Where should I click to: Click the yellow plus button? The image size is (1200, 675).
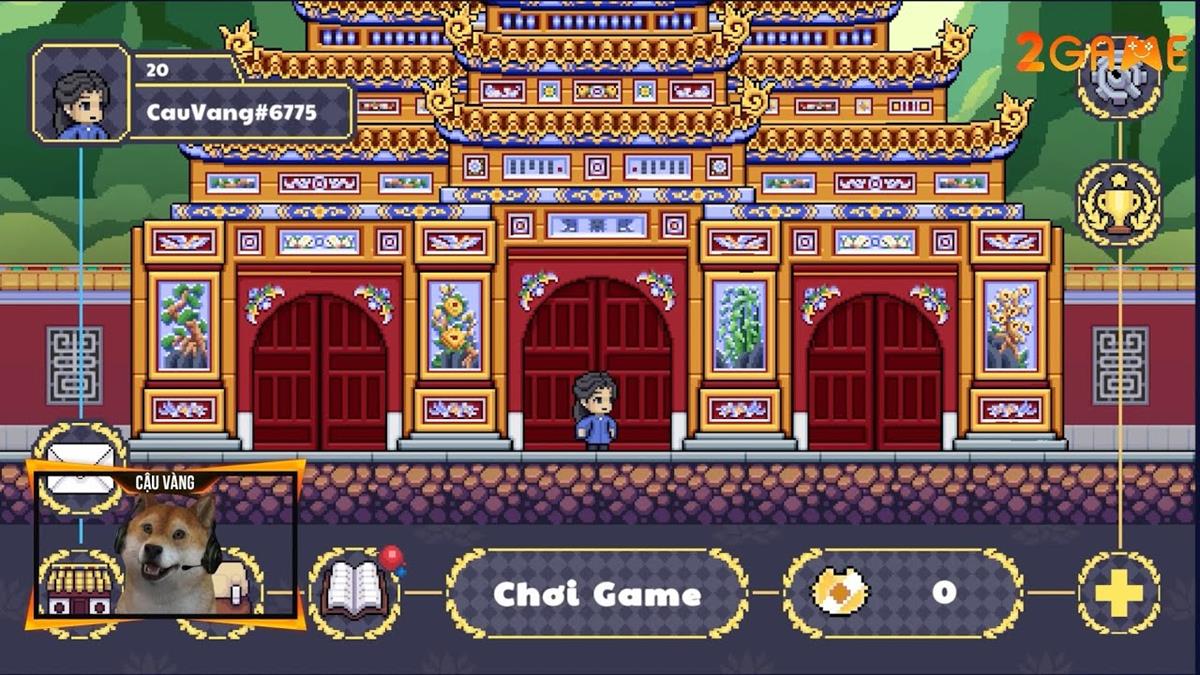[x=1118, y=594]
